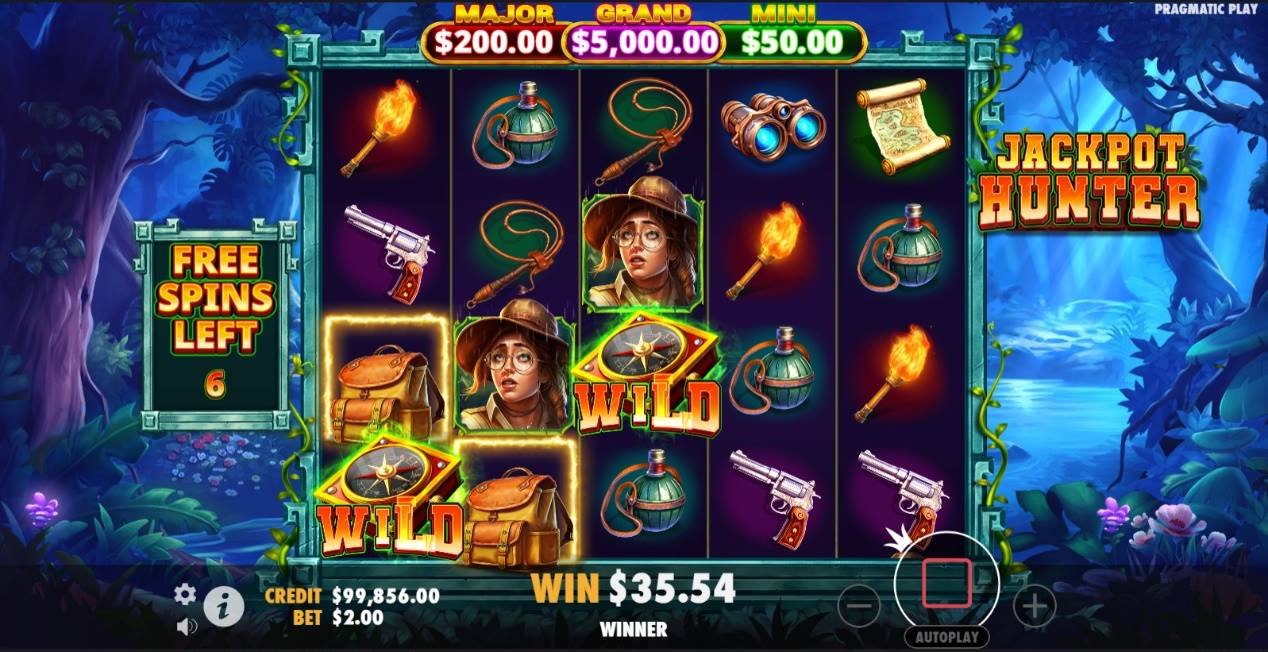The image size is (1268, 652).
Task: Open the Autoplay options
Action: coord(946,637)
